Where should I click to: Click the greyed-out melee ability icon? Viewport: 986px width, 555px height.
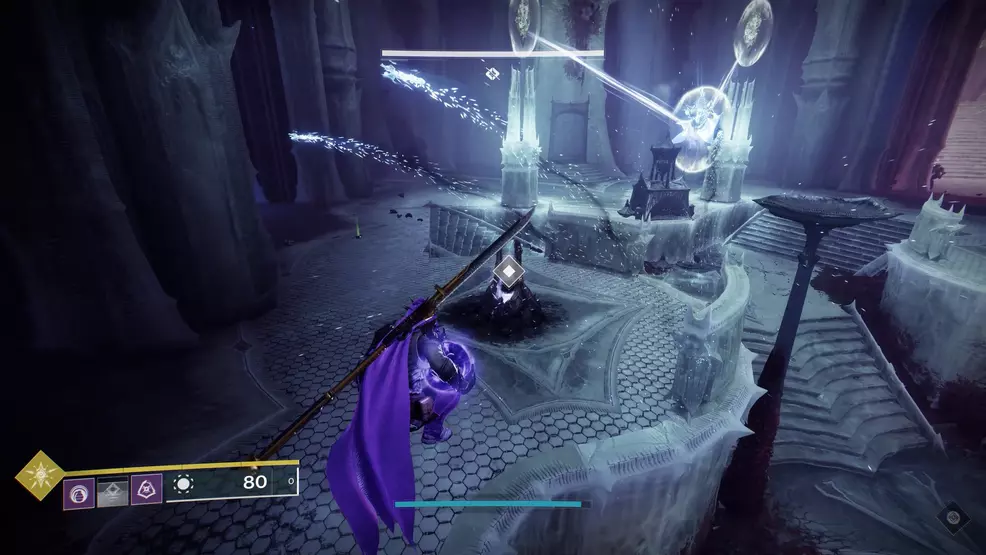[112, 491]
